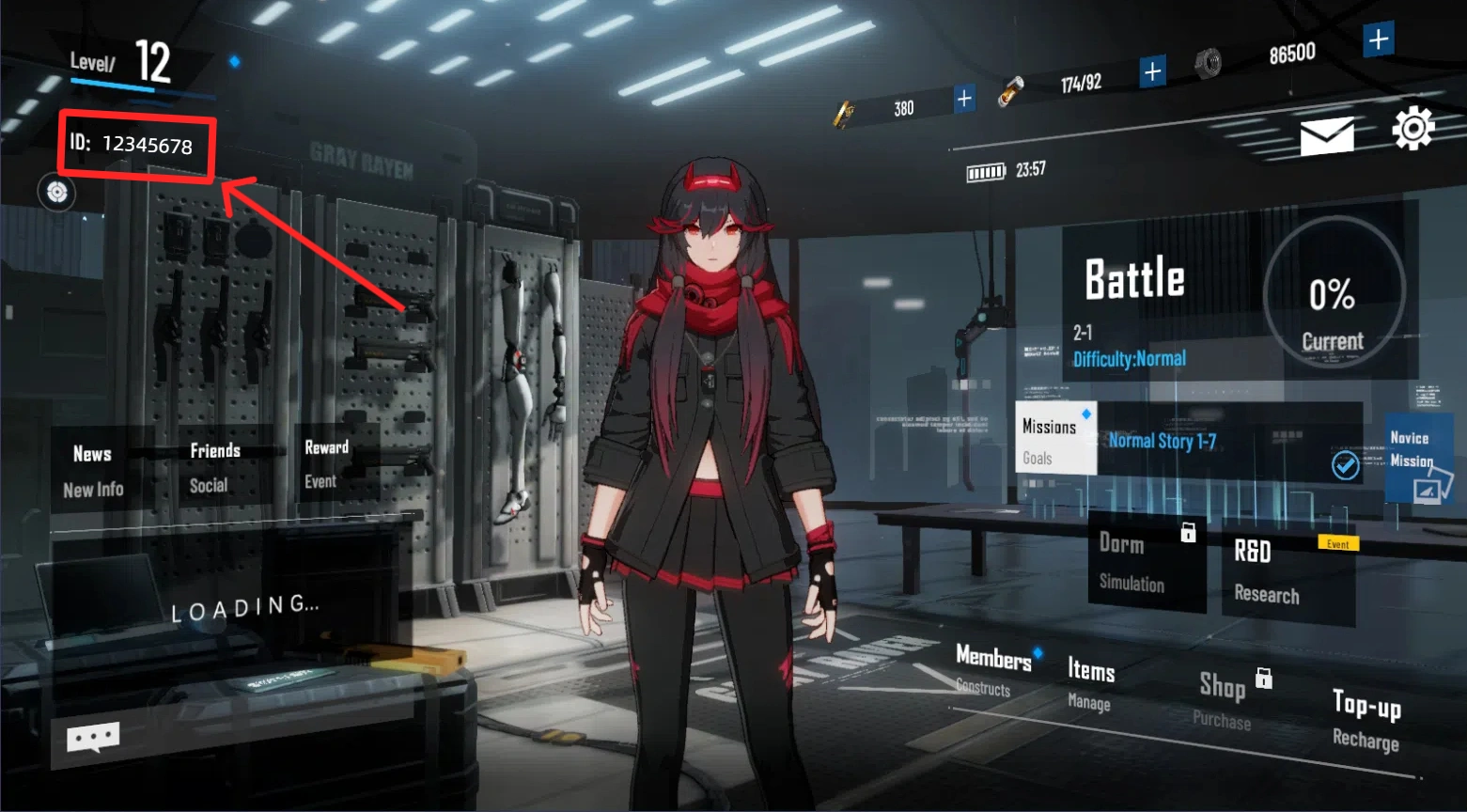The image size is (1467, 812).
Task: Open the Novice Mission panel
Action: 1417,457
